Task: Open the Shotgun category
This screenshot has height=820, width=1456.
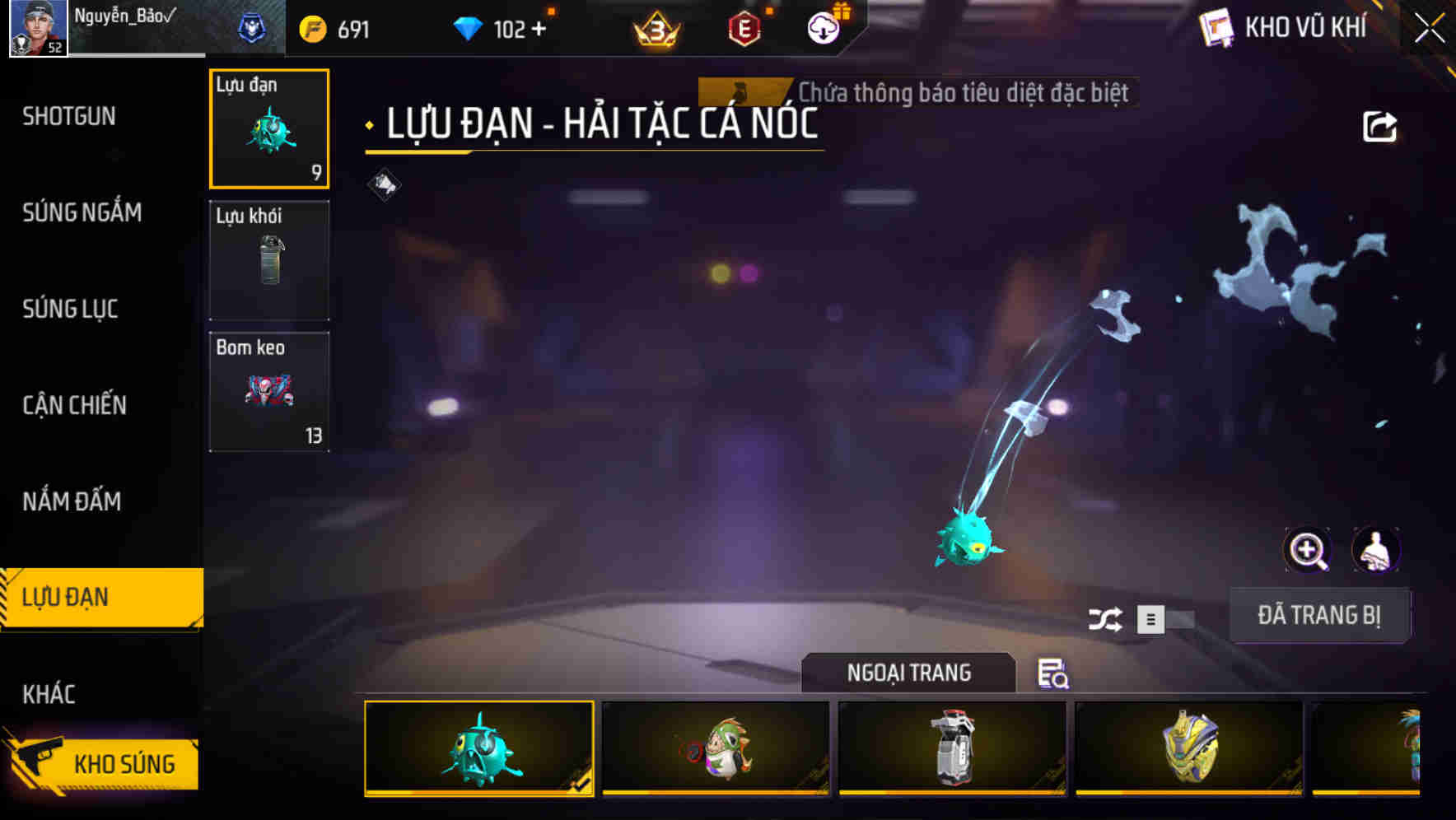Action: (69, 116)
